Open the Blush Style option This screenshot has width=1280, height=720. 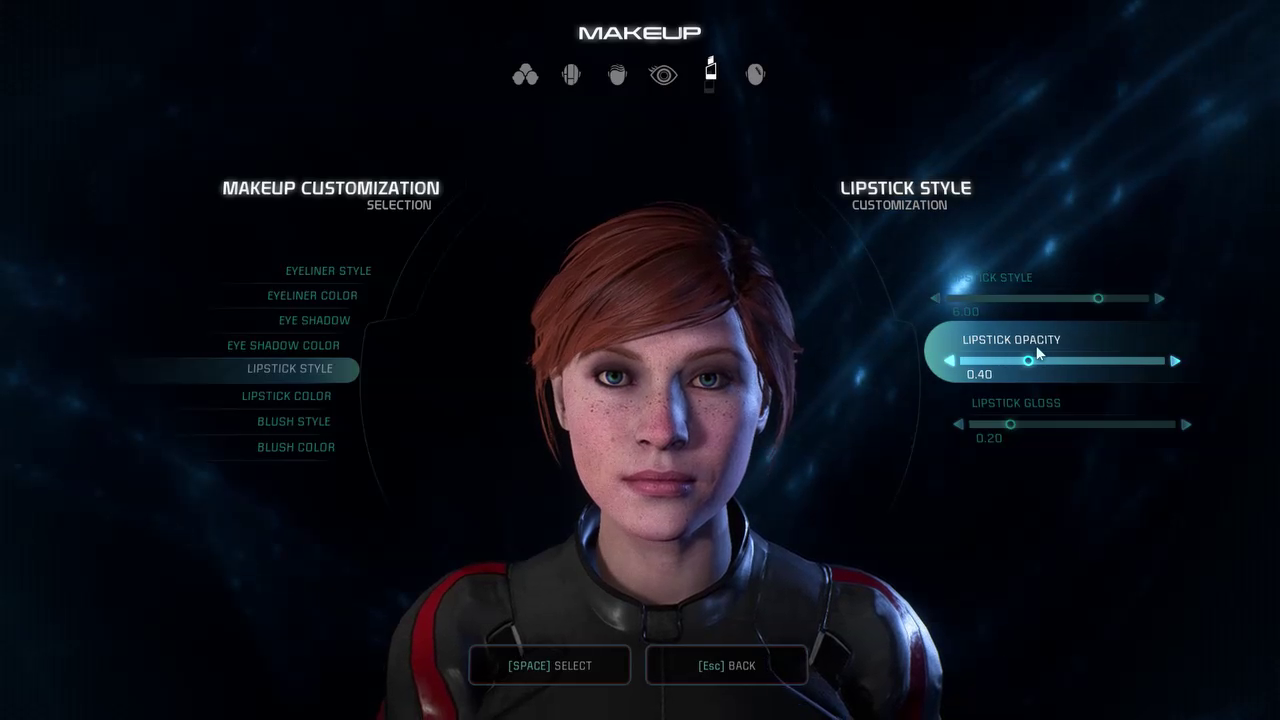293,422
